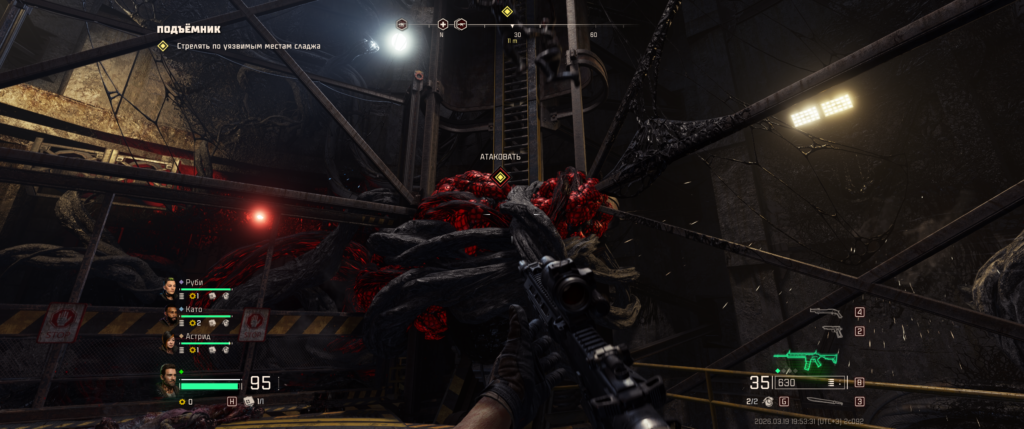This screenshot has width=1024, height=429.
Task: Select the shotgun weapon slot
Action: click(x=826, y=312)
